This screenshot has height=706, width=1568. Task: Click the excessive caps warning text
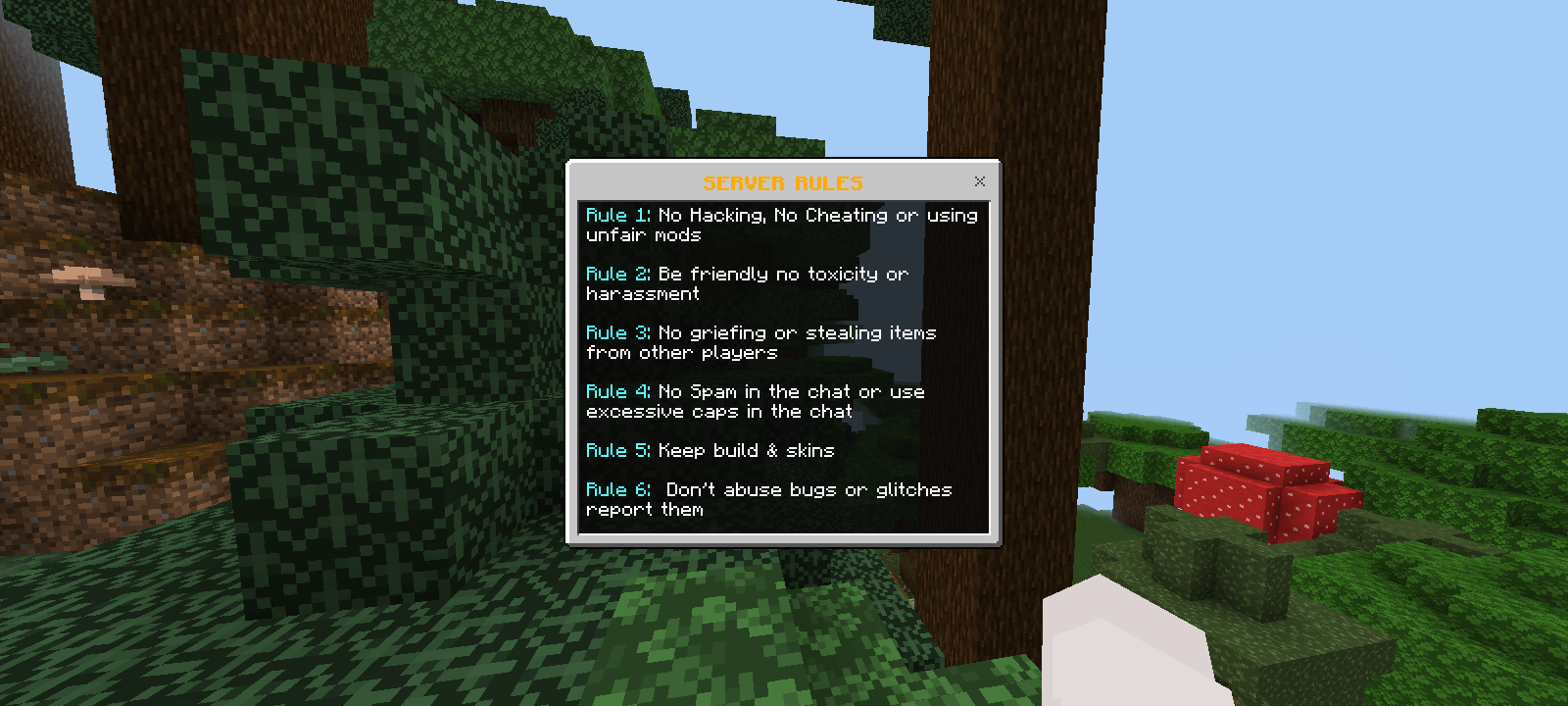(718, 411)
